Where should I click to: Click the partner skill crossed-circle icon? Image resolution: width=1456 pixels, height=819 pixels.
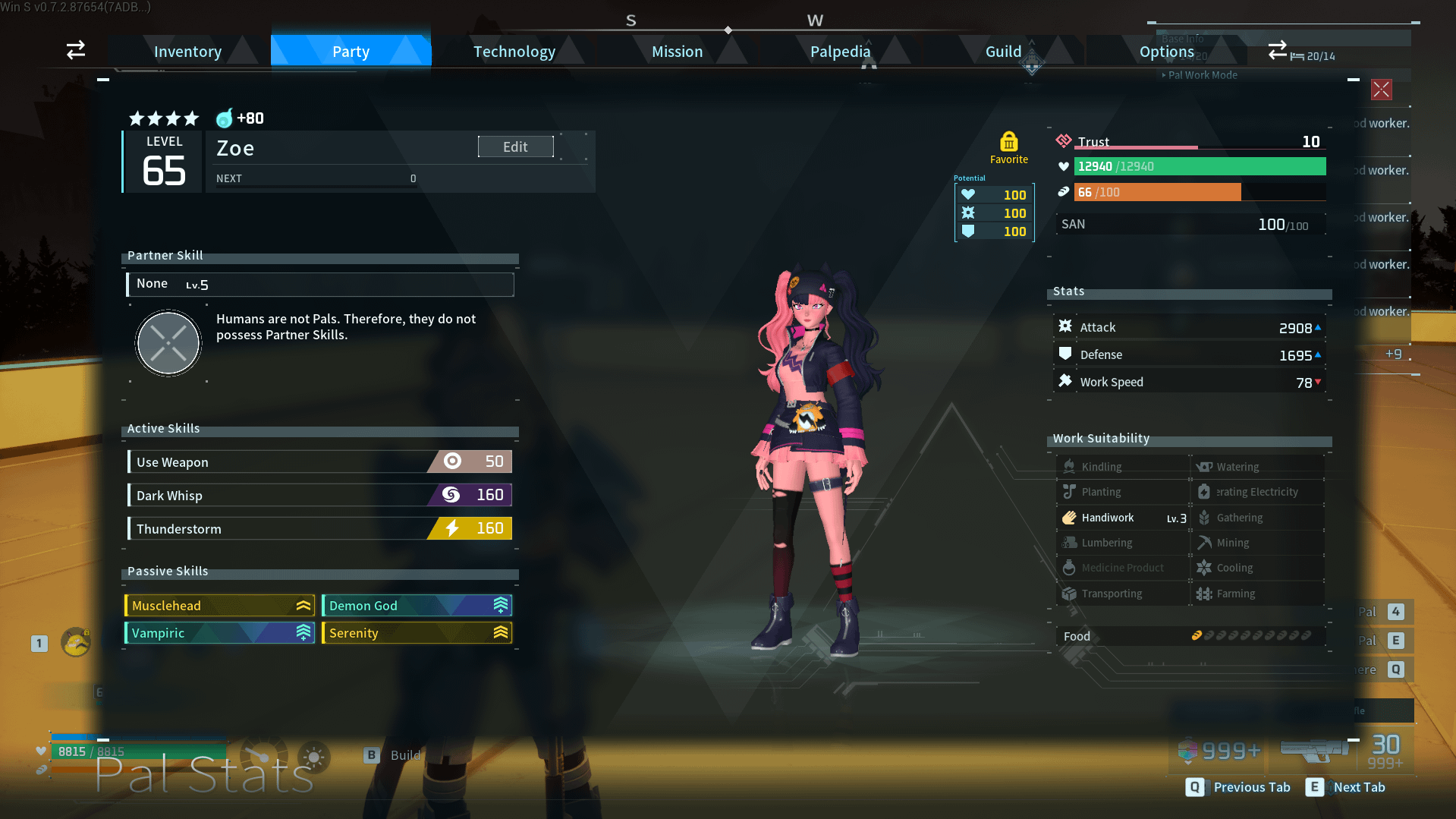tap(168, 343)
